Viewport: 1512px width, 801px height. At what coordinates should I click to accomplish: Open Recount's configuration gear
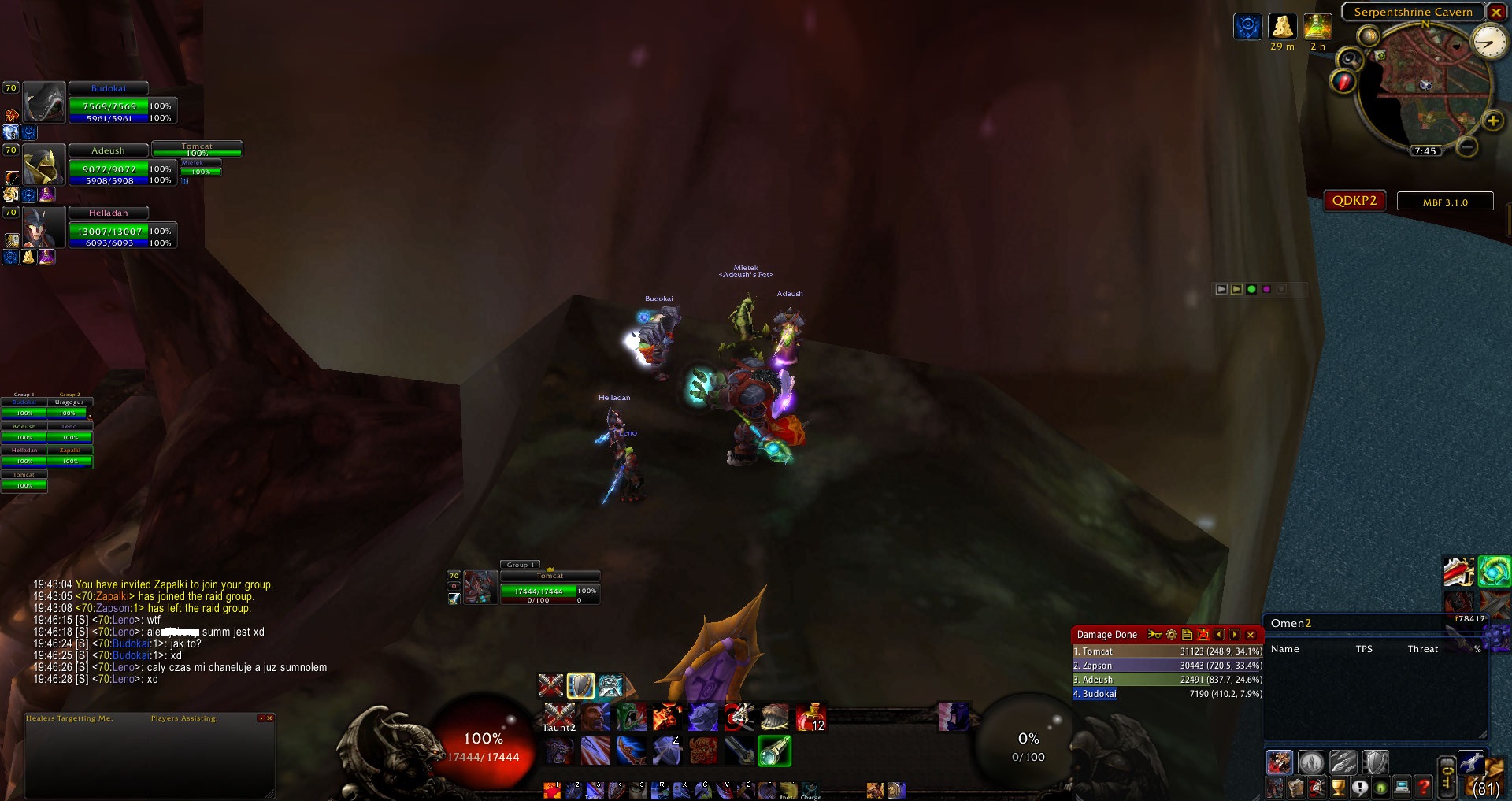pyautogui.click(x=1171, y=635)
